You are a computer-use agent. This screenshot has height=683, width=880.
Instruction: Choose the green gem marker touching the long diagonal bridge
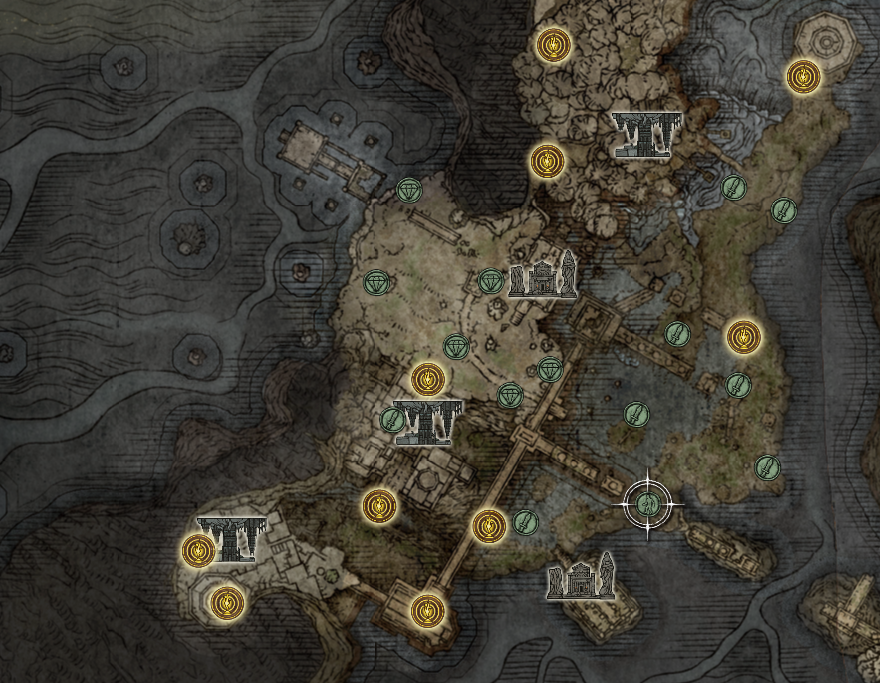tap(550, 369)
